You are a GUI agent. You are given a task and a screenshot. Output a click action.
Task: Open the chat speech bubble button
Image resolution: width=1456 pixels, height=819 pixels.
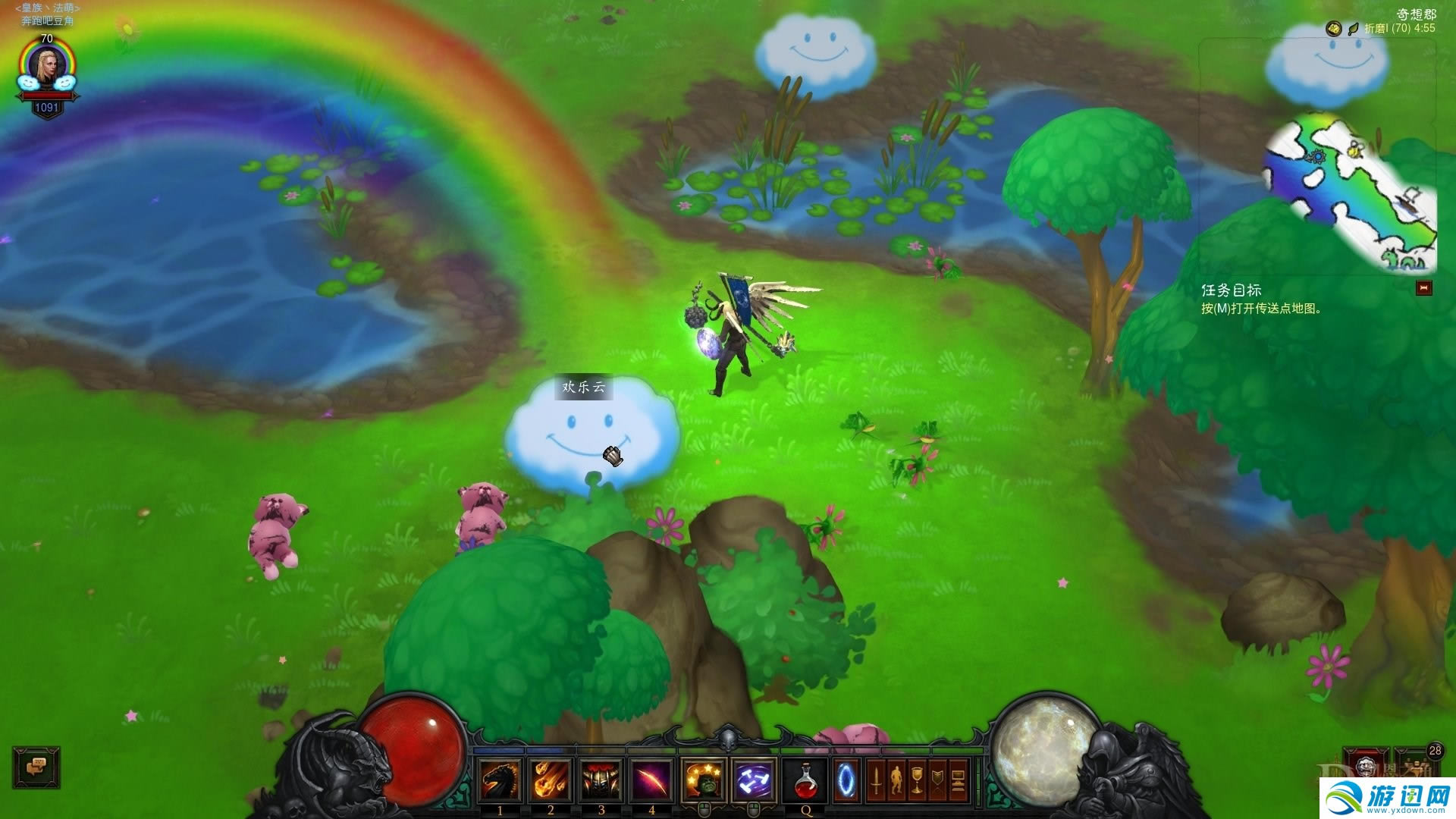click(36, 767)
